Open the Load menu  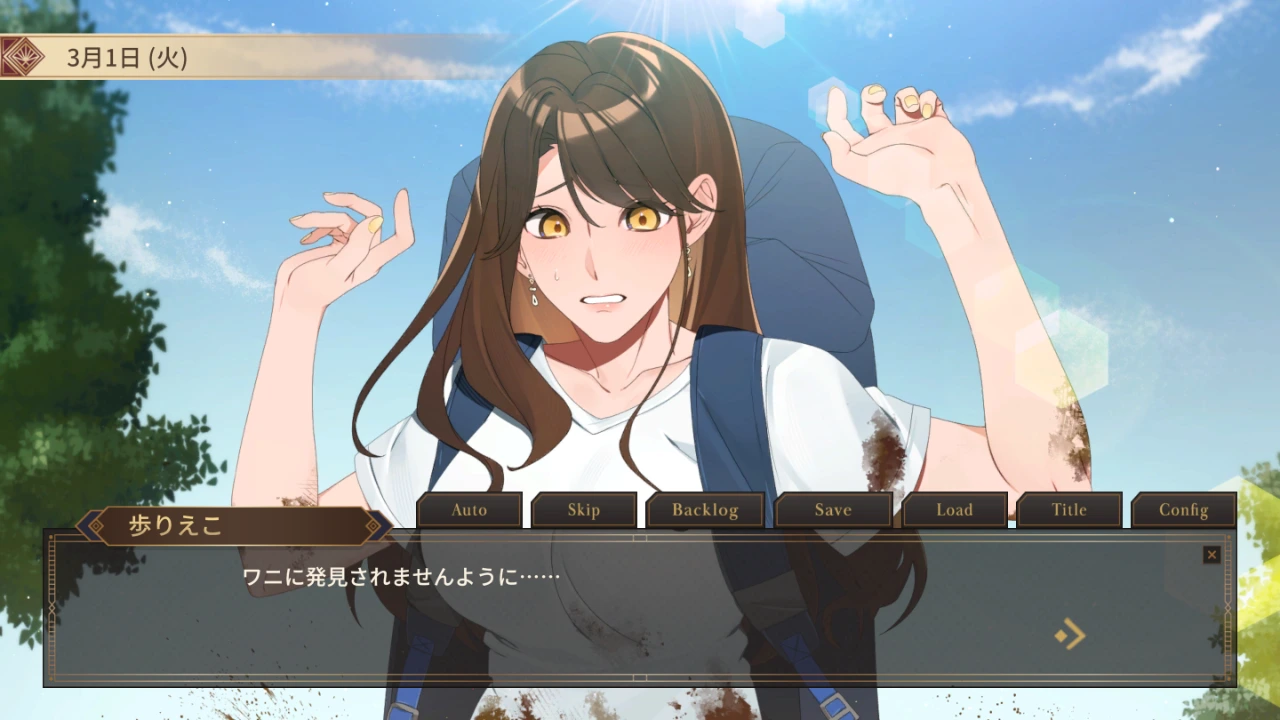coord(954,510)
